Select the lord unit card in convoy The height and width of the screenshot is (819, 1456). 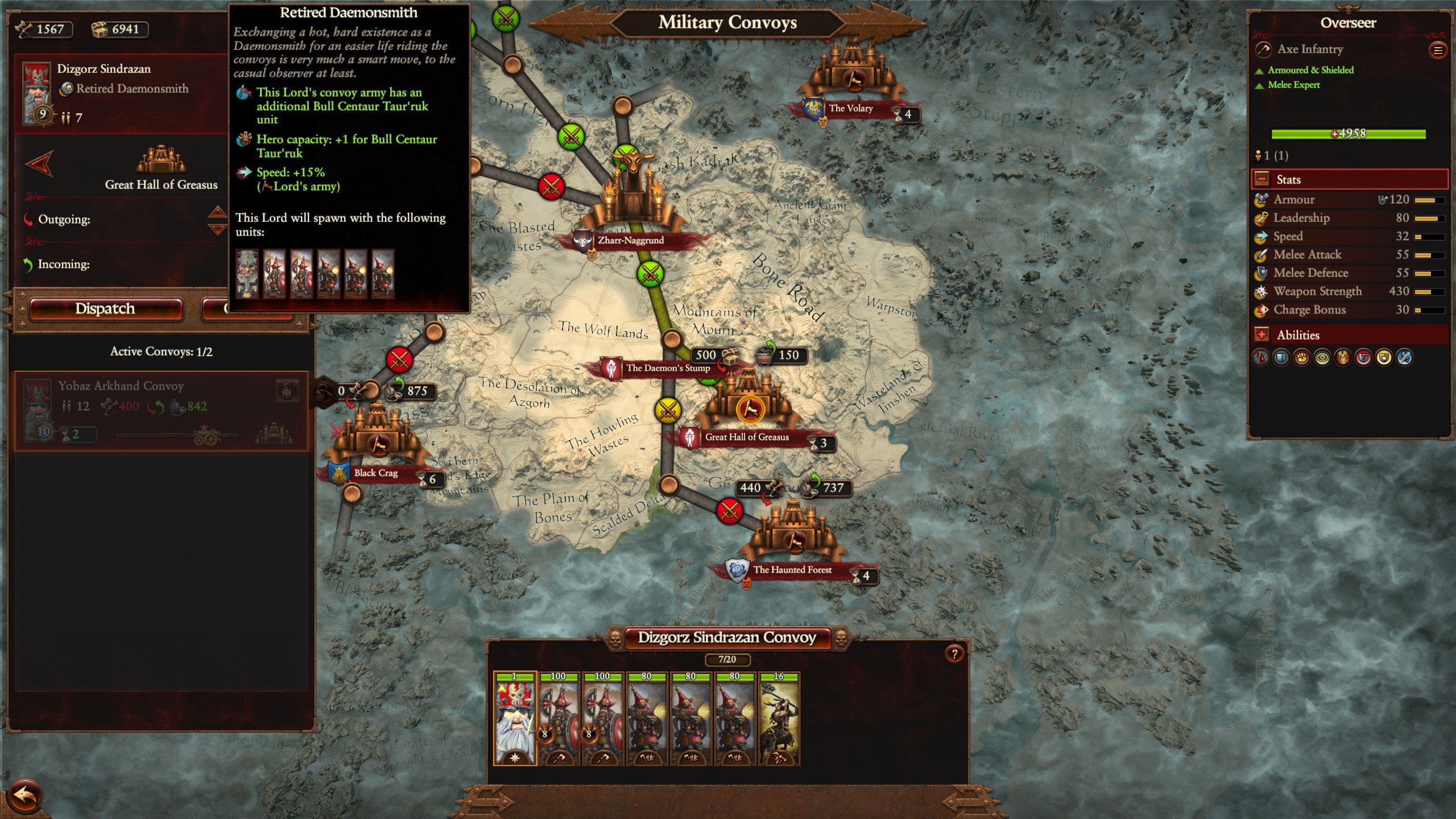[515, 719]
